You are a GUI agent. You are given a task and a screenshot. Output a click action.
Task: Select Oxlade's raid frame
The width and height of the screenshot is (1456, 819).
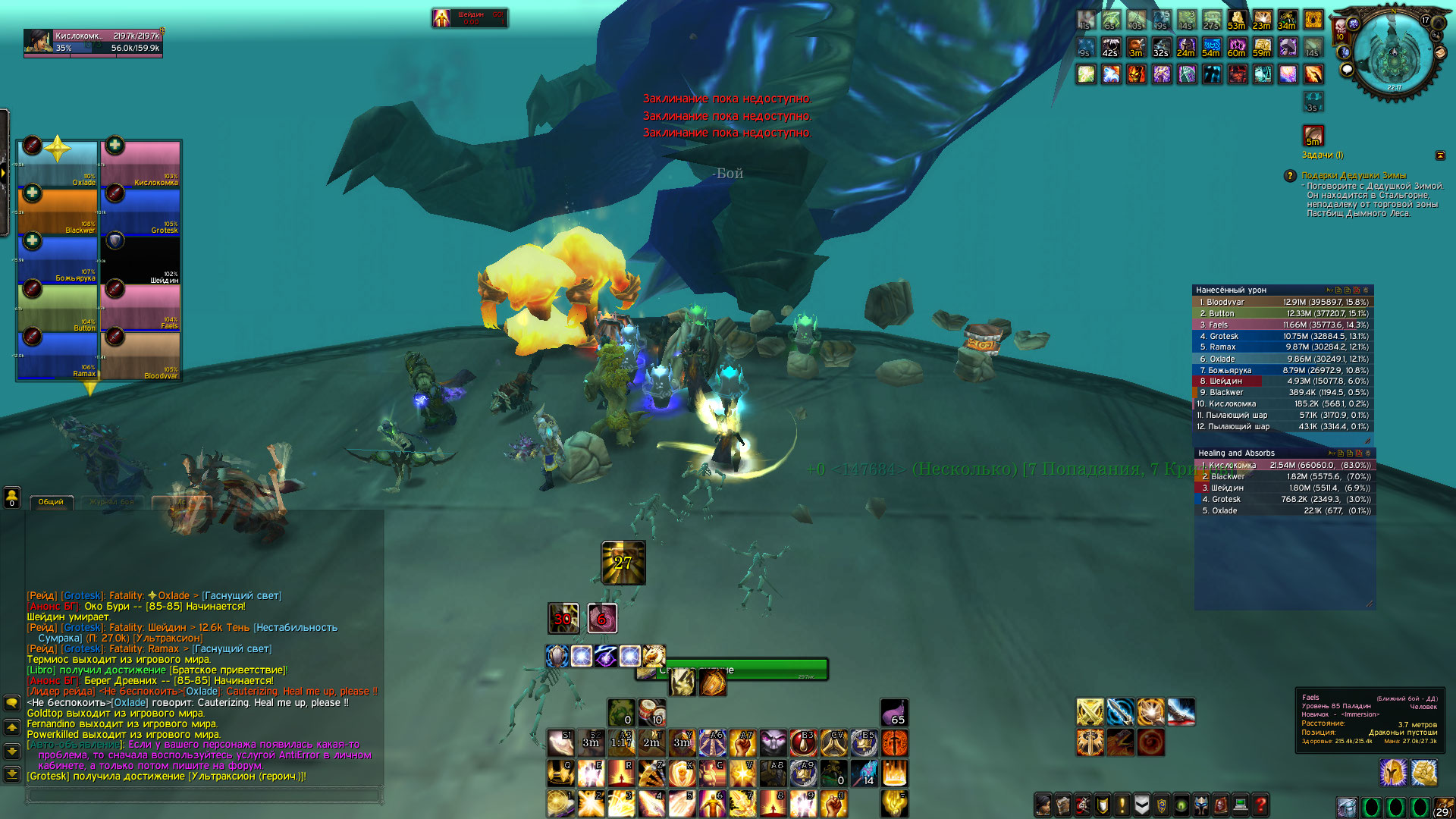58,164
